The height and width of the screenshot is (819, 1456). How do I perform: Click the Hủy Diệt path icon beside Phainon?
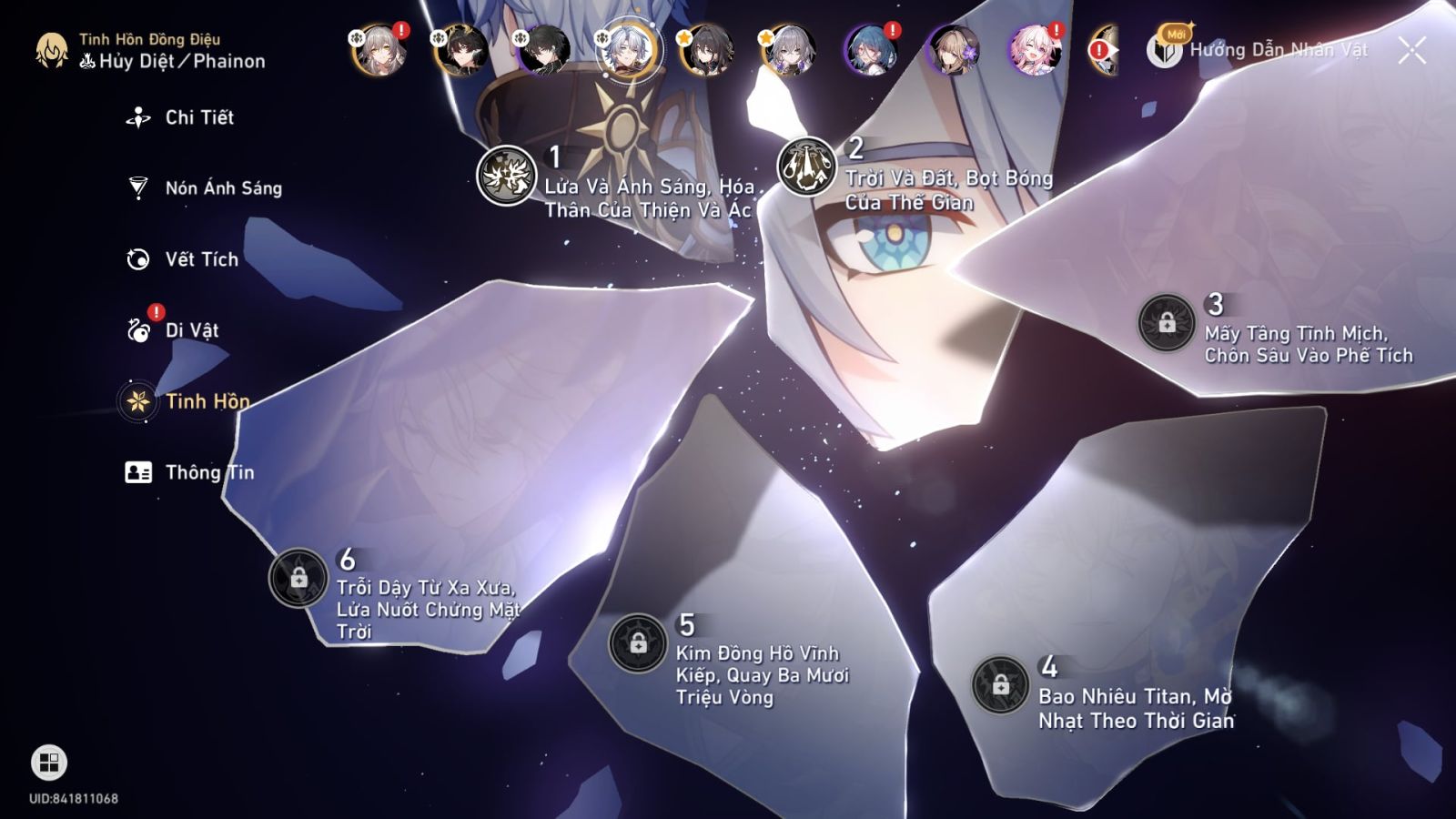pyautogui.click(x=86, y=60)
